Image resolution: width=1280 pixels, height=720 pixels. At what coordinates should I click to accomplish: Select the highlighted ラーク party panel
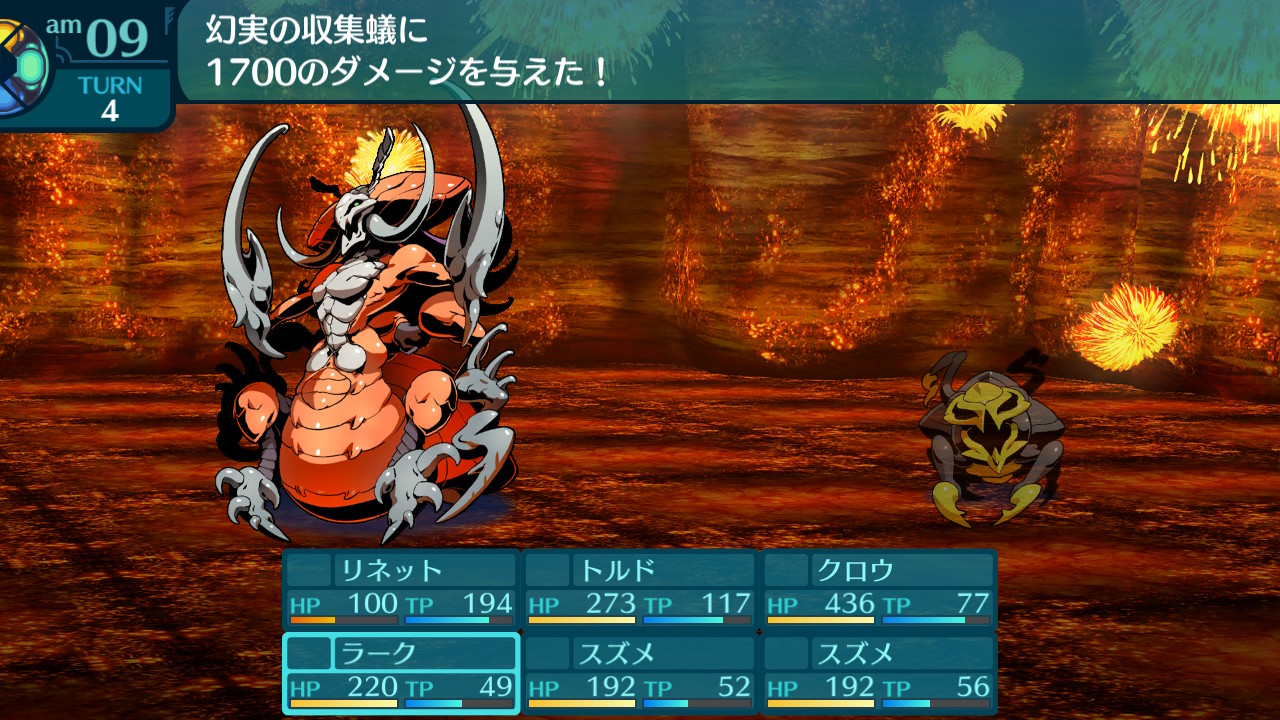(x=401, y=673)
